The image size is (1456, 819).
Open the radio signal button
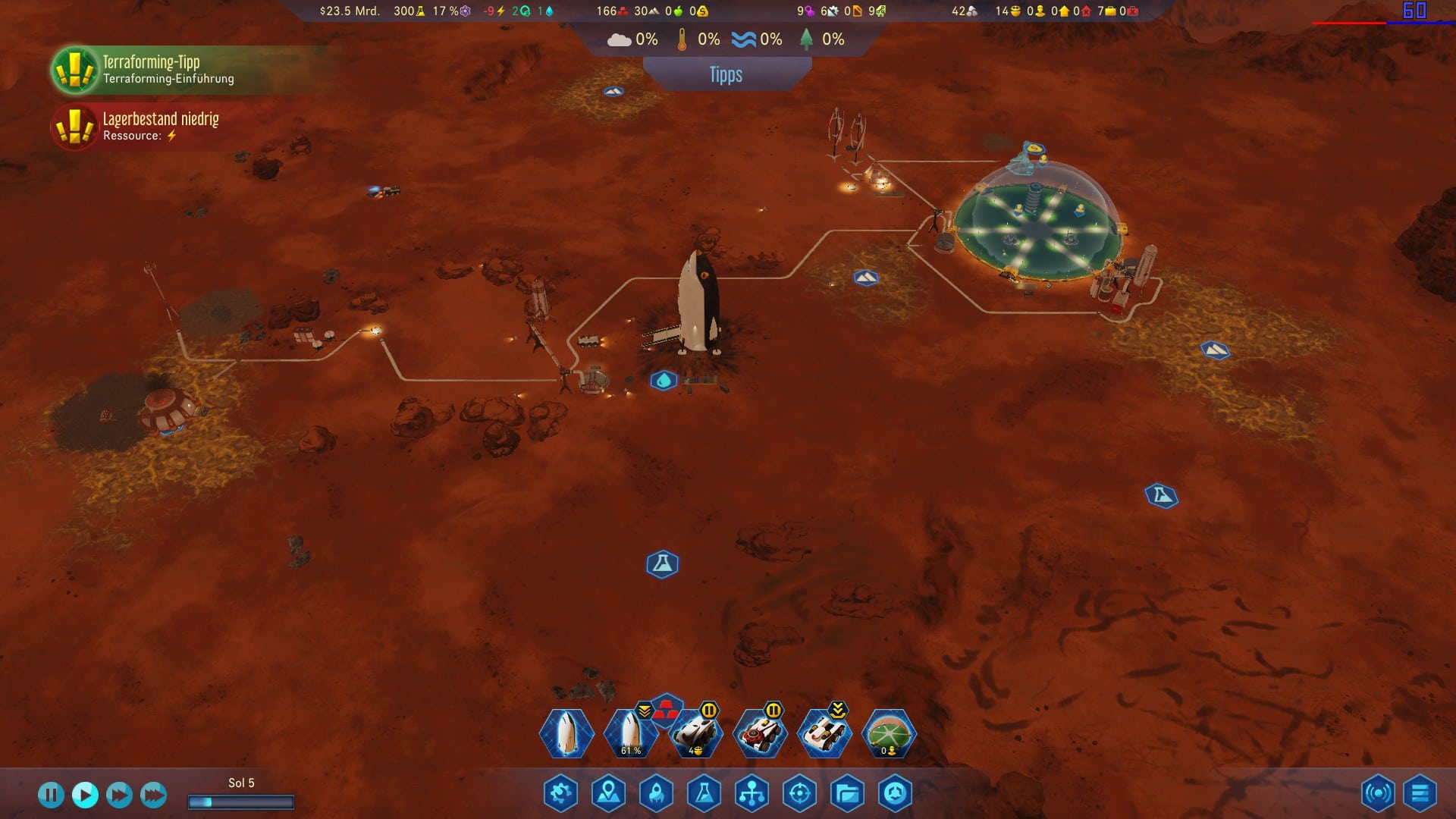point(1378,794)
